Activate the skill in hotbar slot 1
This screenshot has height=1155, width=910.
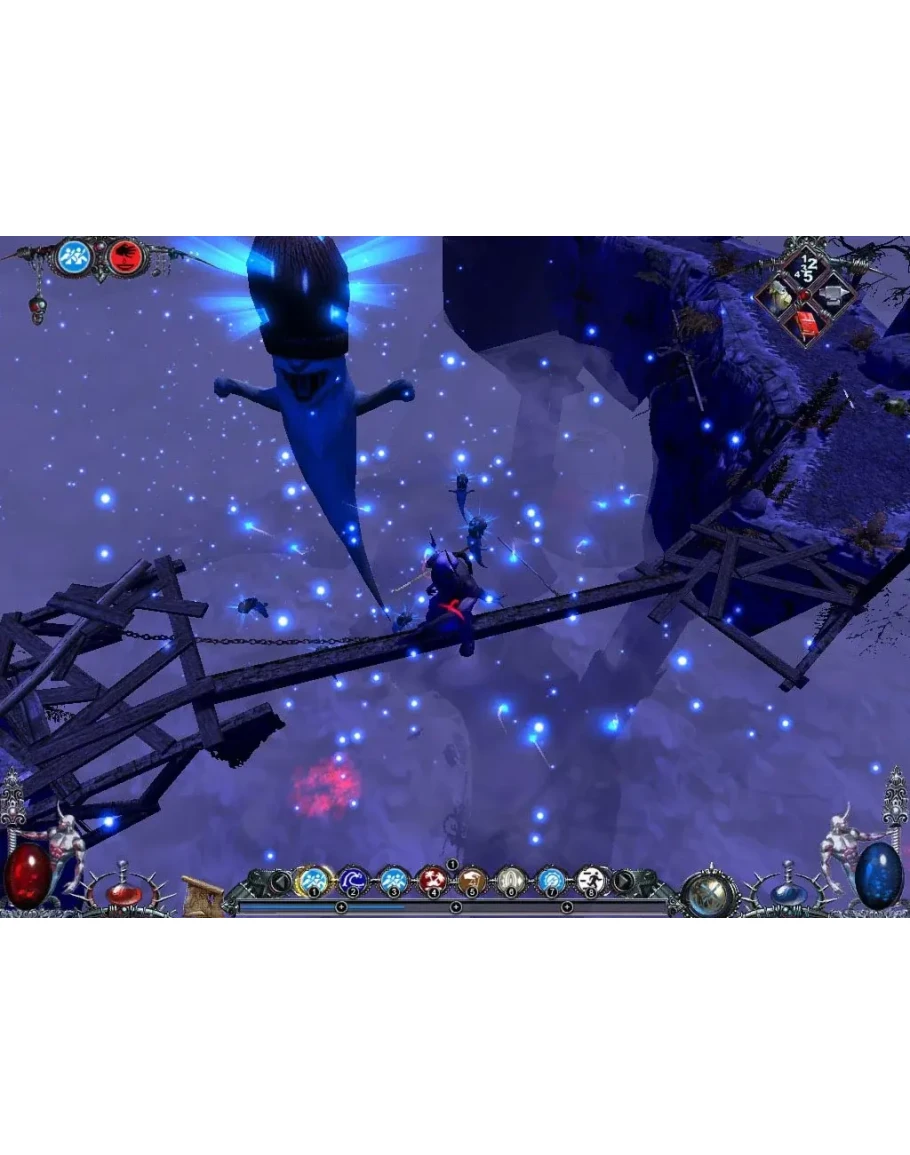pos(313,879)
